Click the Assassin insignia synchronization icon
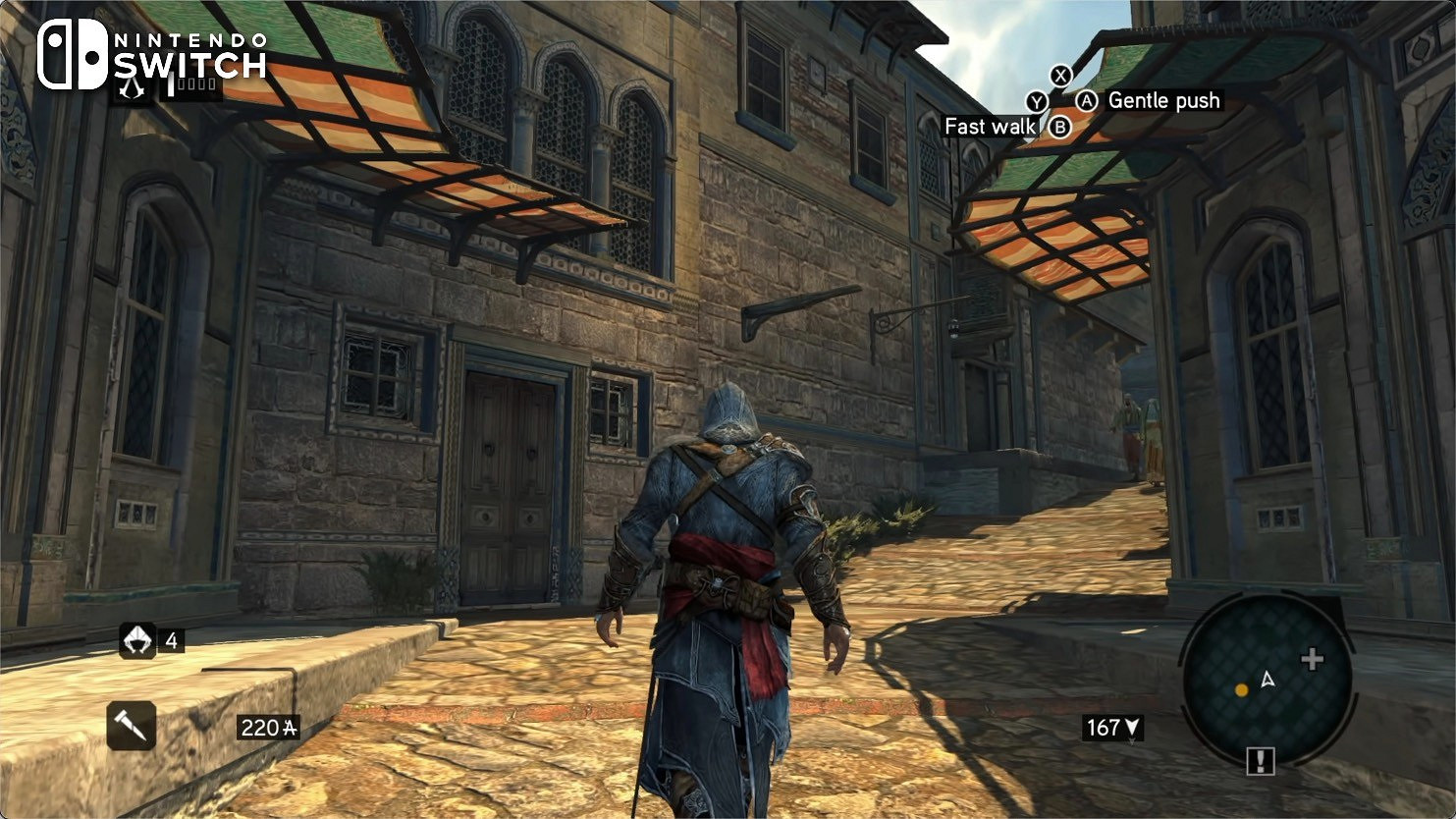1456x819 pixels. [x=132, y=88]
